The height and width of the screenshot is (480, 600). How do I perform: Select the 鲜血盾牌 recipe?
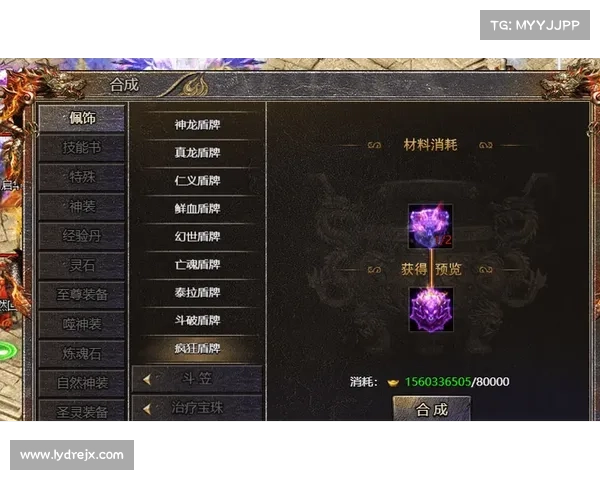click(197, 209)
